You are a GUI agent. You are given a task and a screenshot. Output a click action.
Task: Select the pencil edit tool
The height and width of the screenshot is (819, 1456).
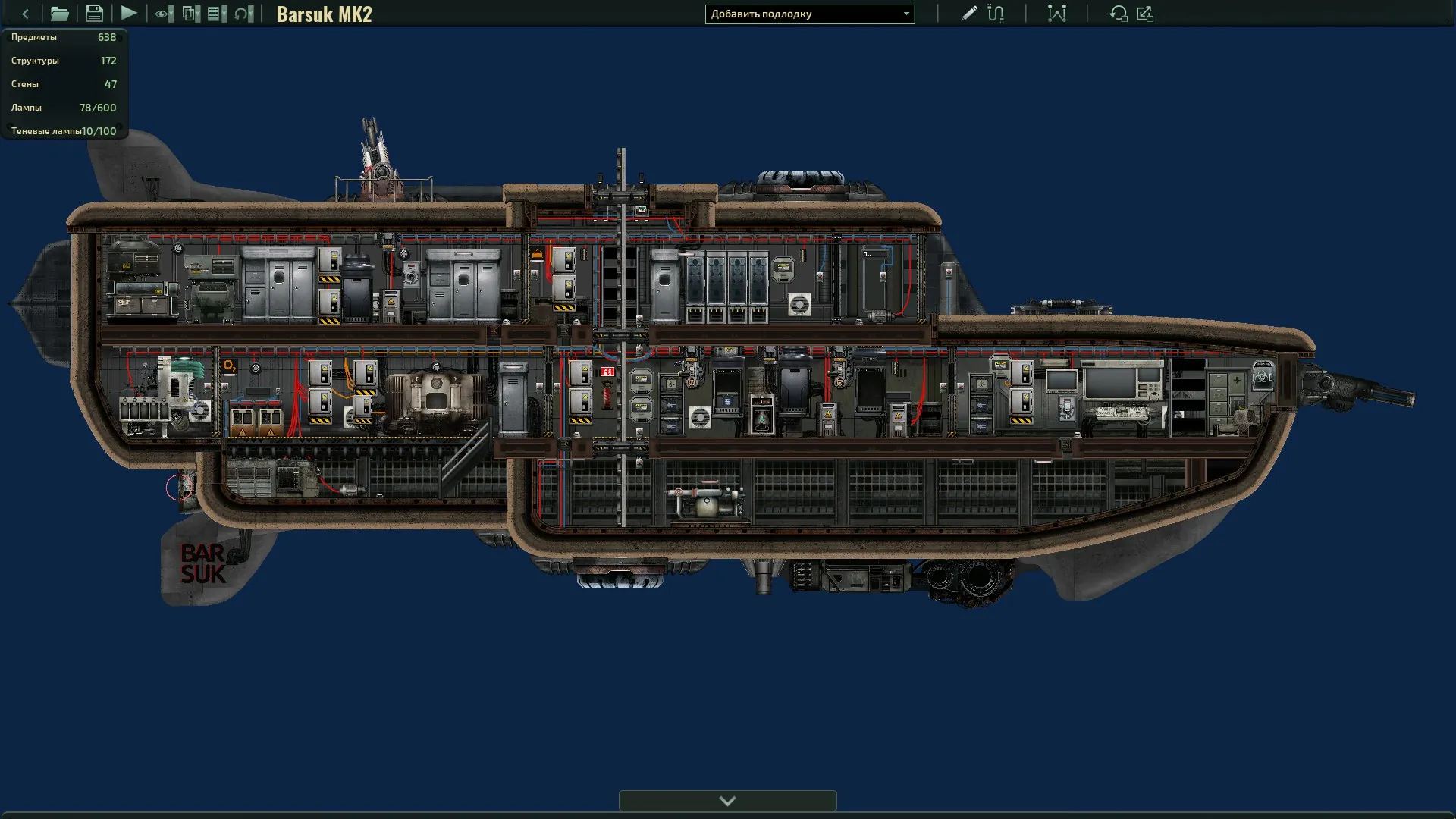tap(968, 14)
